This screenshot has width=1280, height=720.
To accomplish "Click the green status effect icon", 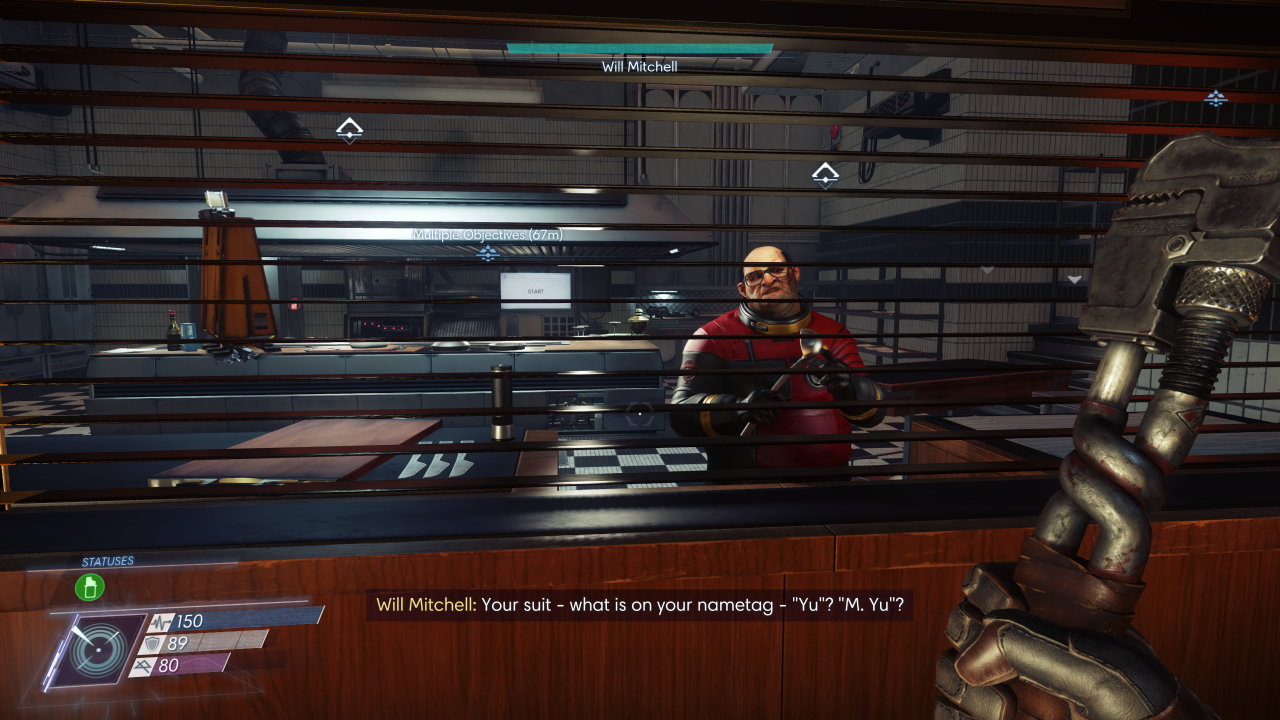I will (x=90, y=587).
